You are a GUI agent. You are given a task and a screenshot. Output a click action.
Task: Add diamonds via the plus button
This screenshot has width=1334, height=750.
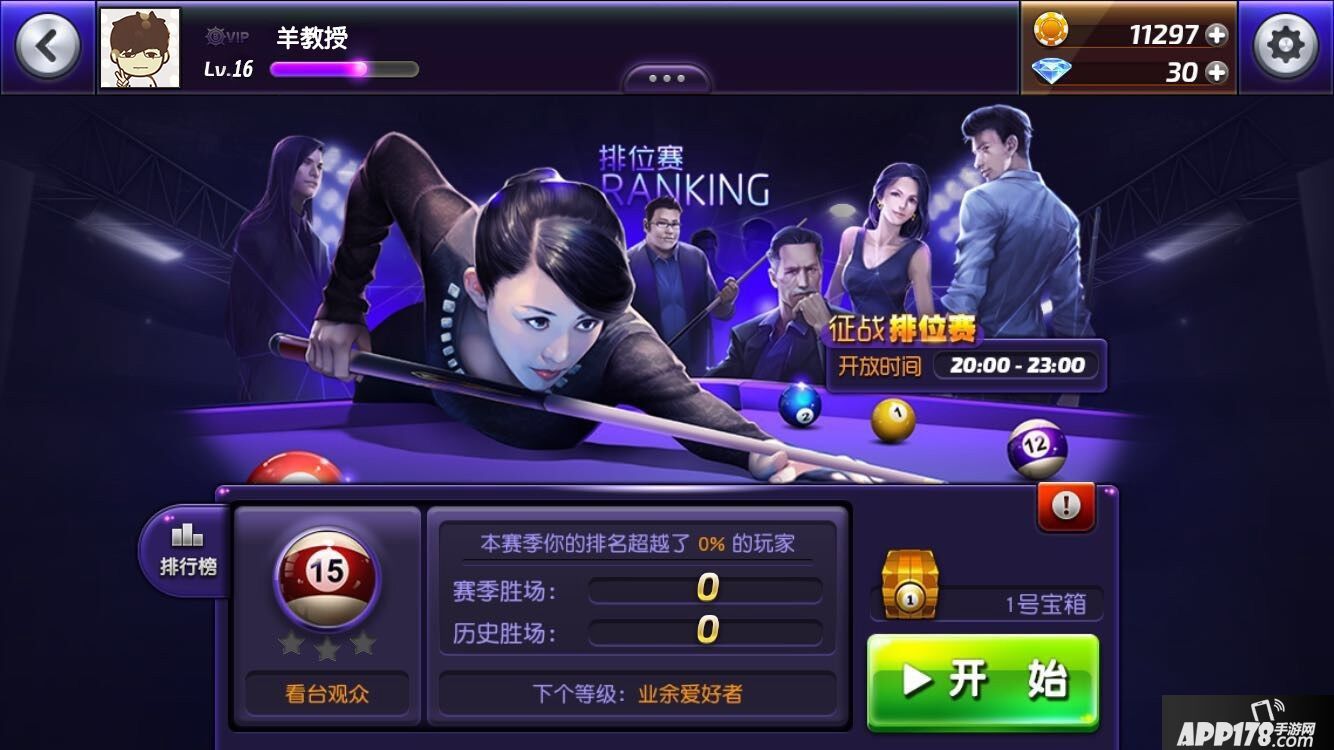point(1216,72)
